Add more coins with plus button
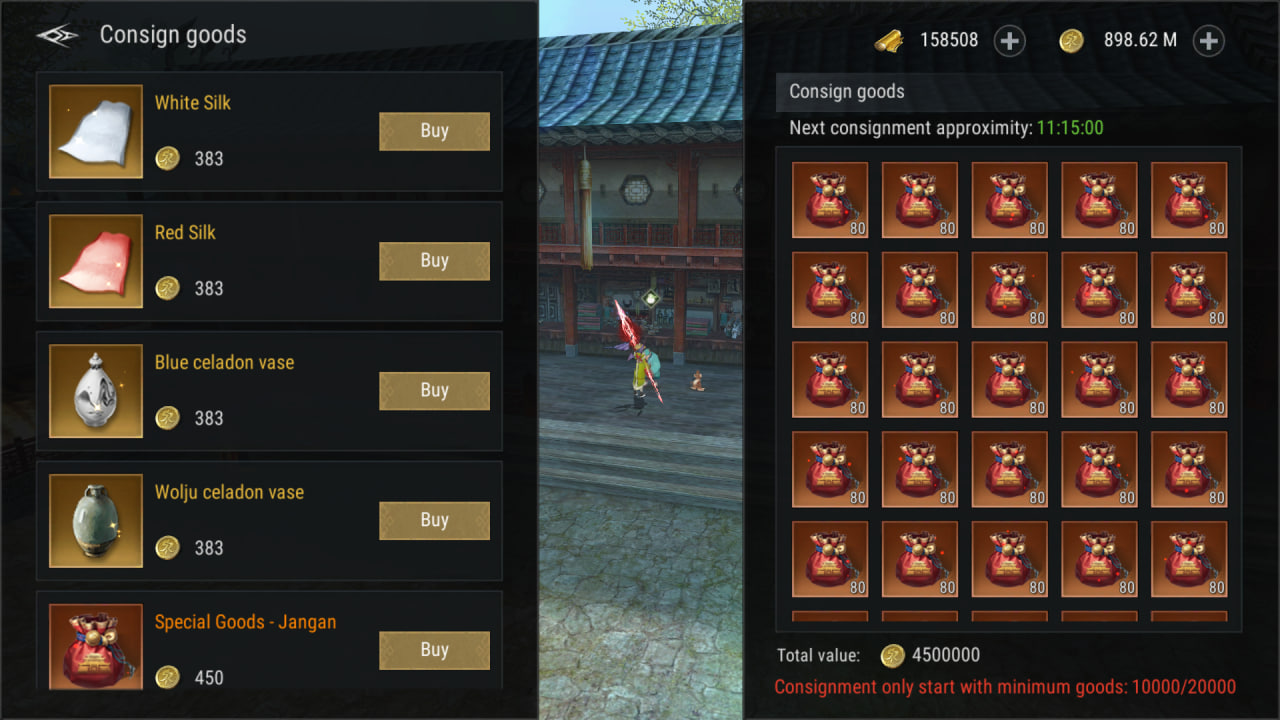Viewport: 1280px width, 720px height. coord(1209,41)
